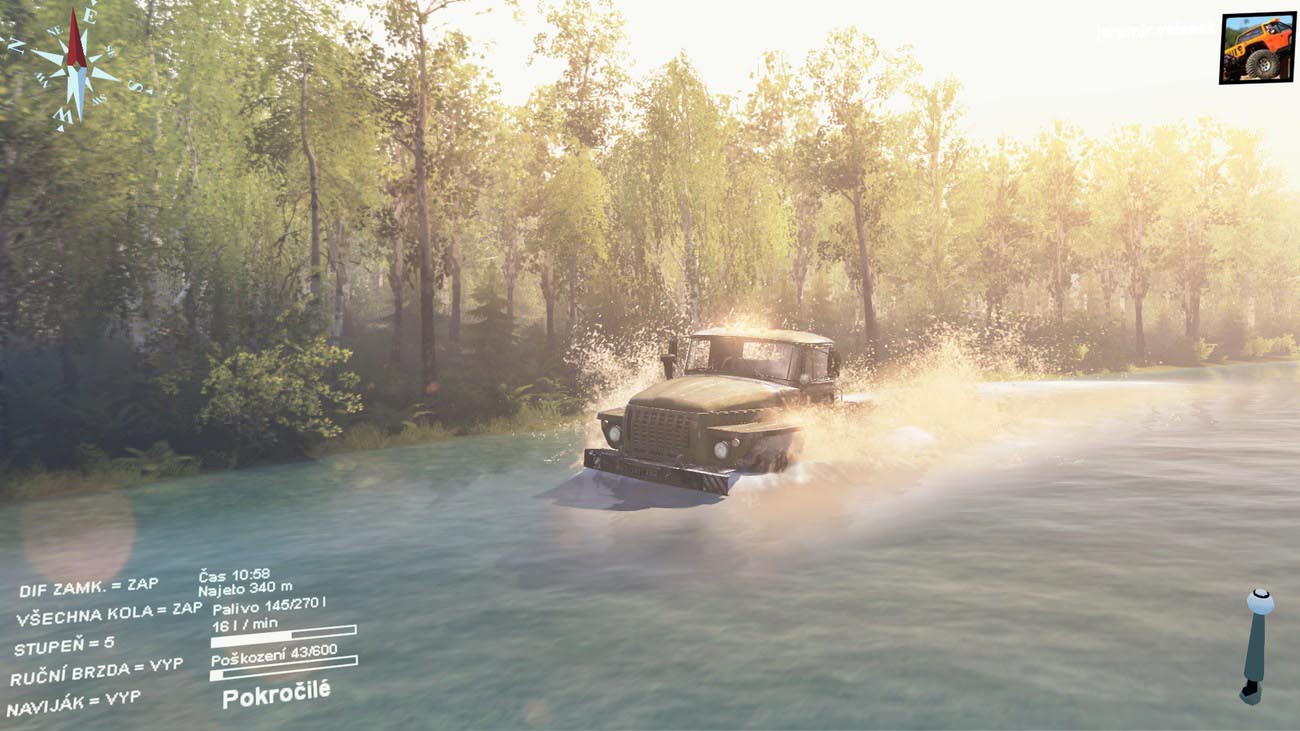
Task: Click the Pokročilé advanced mode button
Action: click(x=275, y=694)
